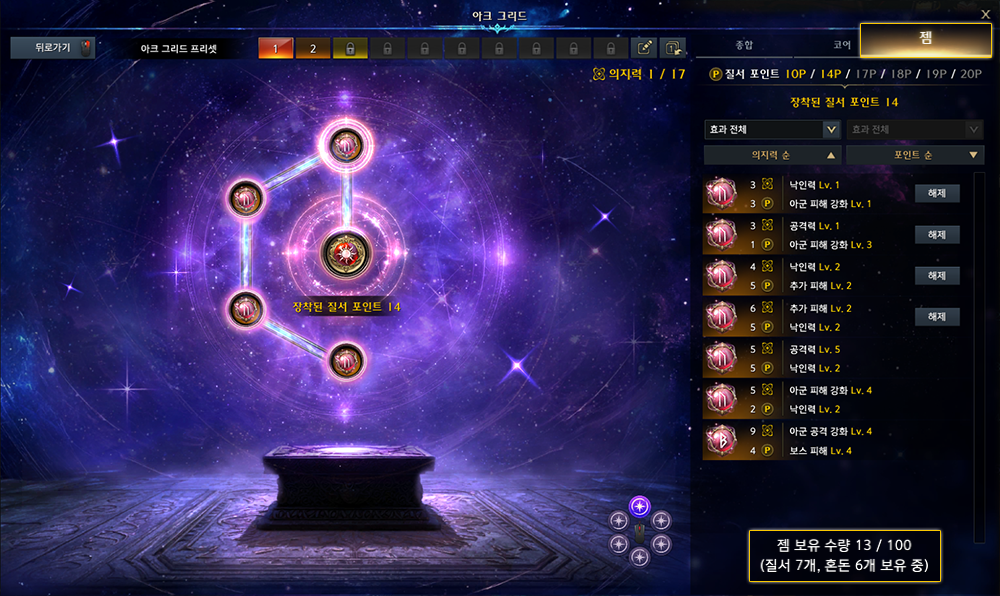Sort gems by 포인트 순

914,155
